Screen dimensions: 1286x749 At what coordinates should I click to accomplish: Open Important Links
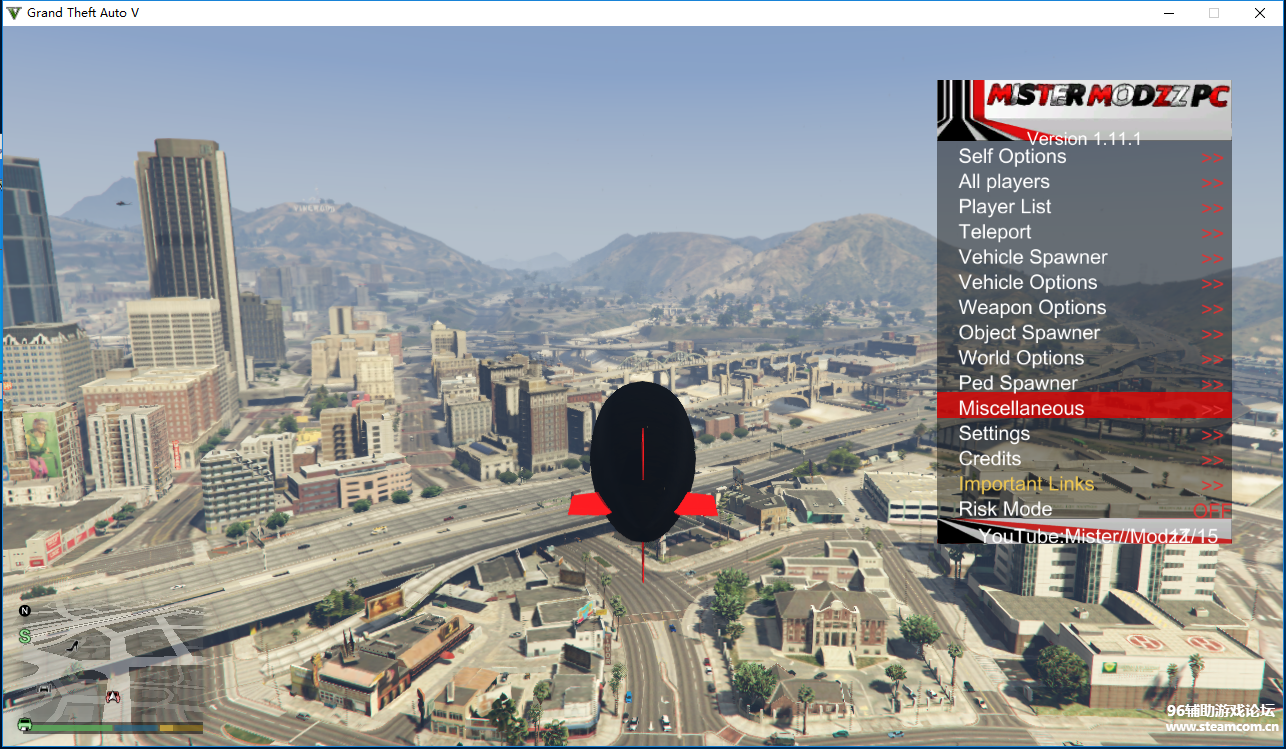point(1026,484)
